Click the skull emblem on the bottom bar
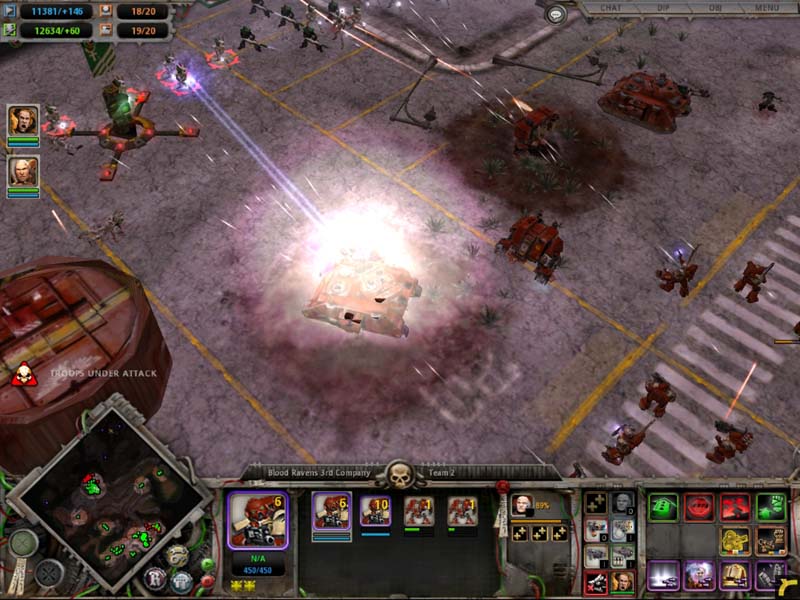The image size is (800, 600). pos(400,474)
